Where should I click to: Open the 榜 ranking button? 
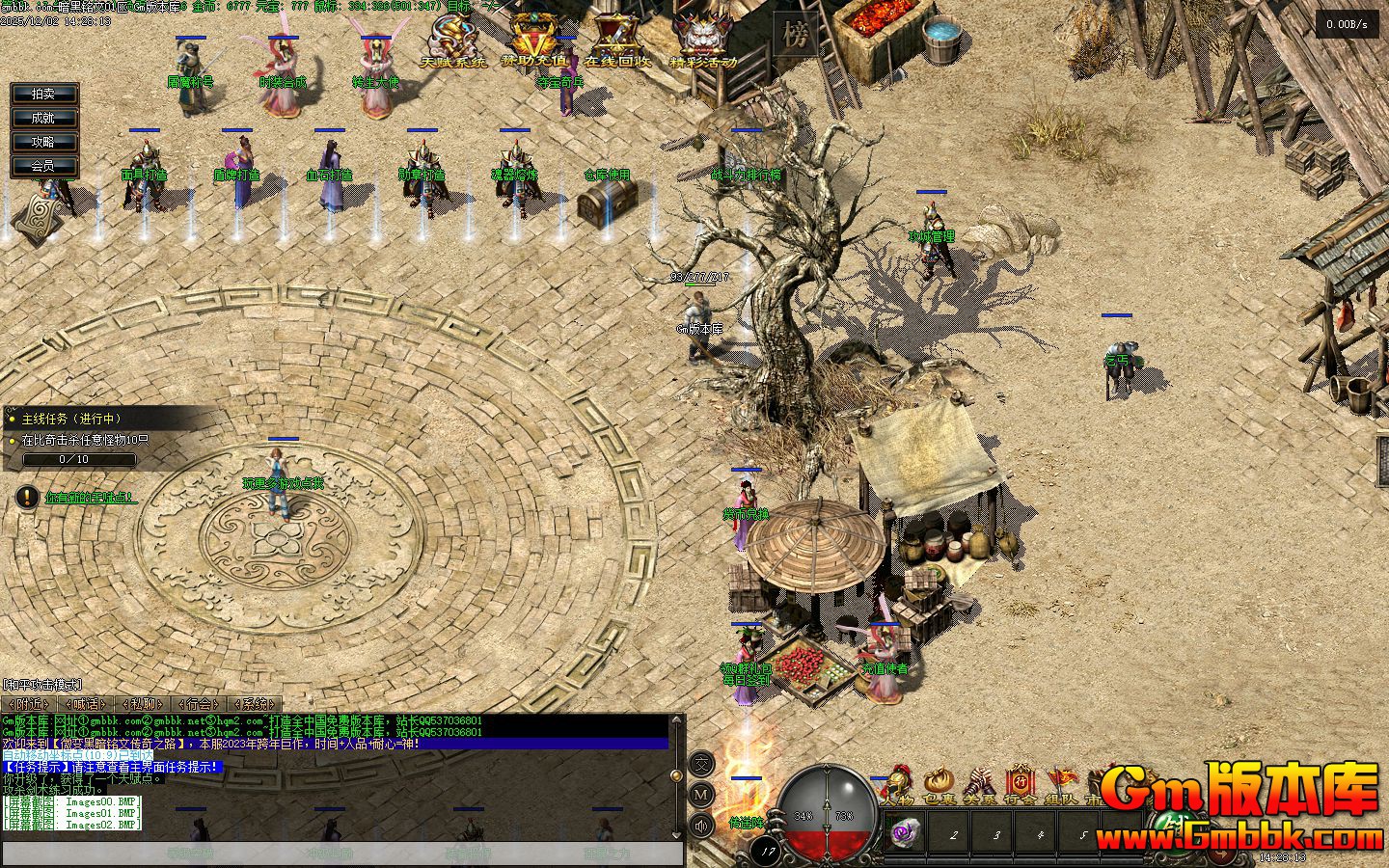coord(795,37)
